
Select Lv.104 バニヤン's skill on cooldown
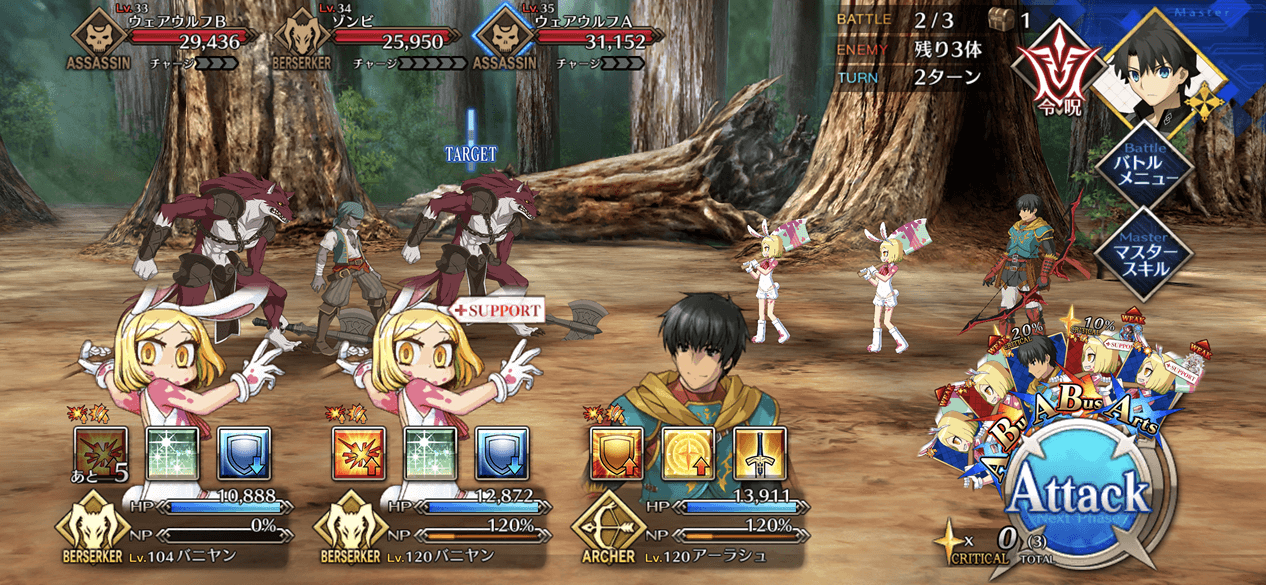click(x=102, y=454)
